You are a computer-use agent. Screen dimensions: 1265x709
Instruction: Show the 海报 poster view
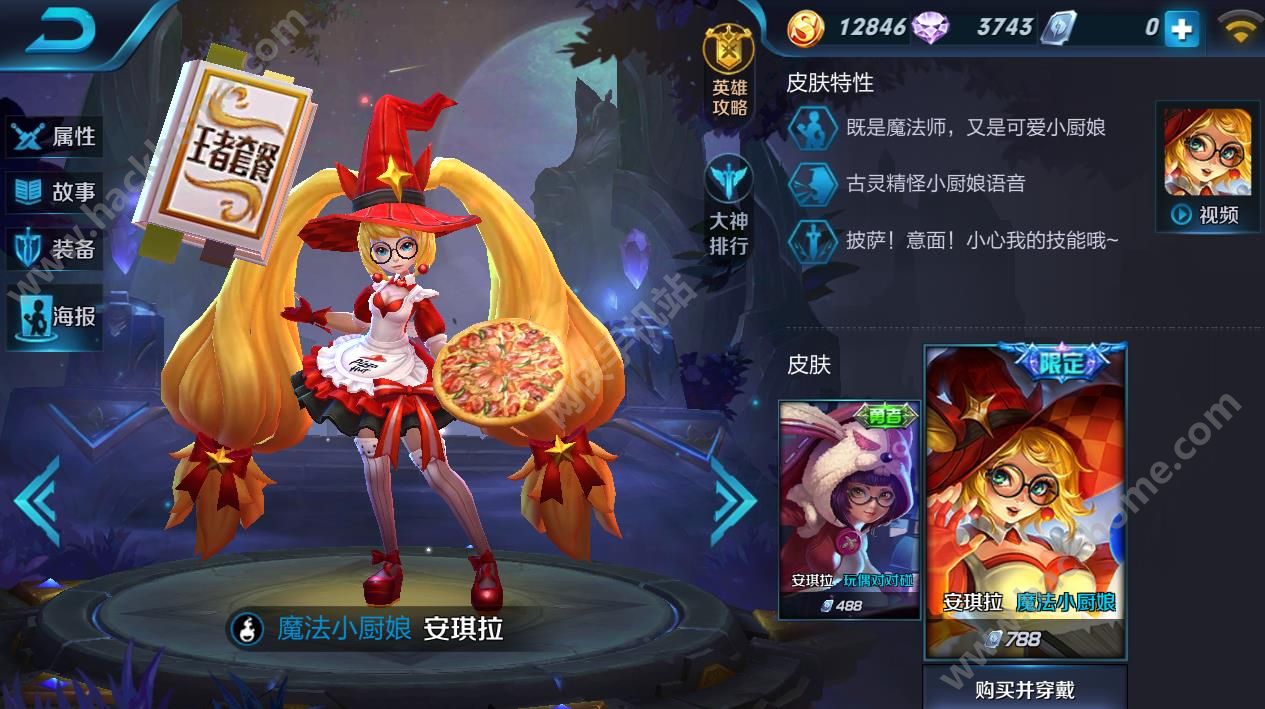[x=56, y=317]
